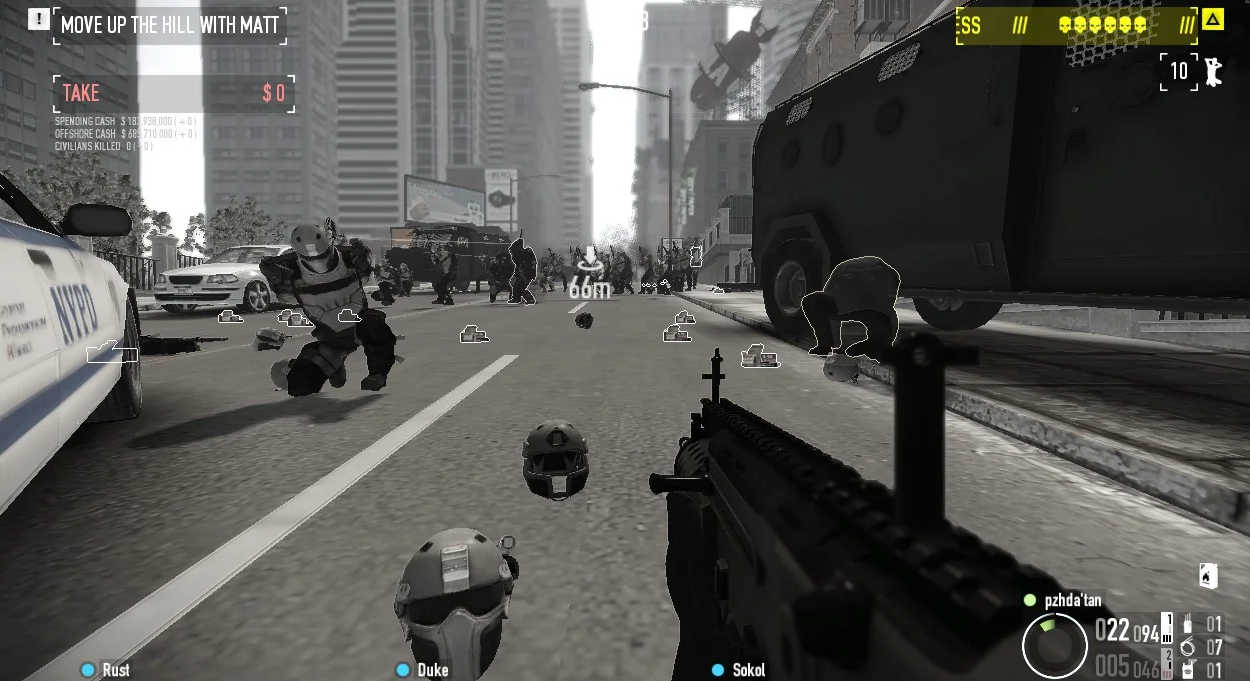This screenshot has width=1250, height=681.
Task: Click the top deployable equipment icon
Action: (x=1188, y=624)
